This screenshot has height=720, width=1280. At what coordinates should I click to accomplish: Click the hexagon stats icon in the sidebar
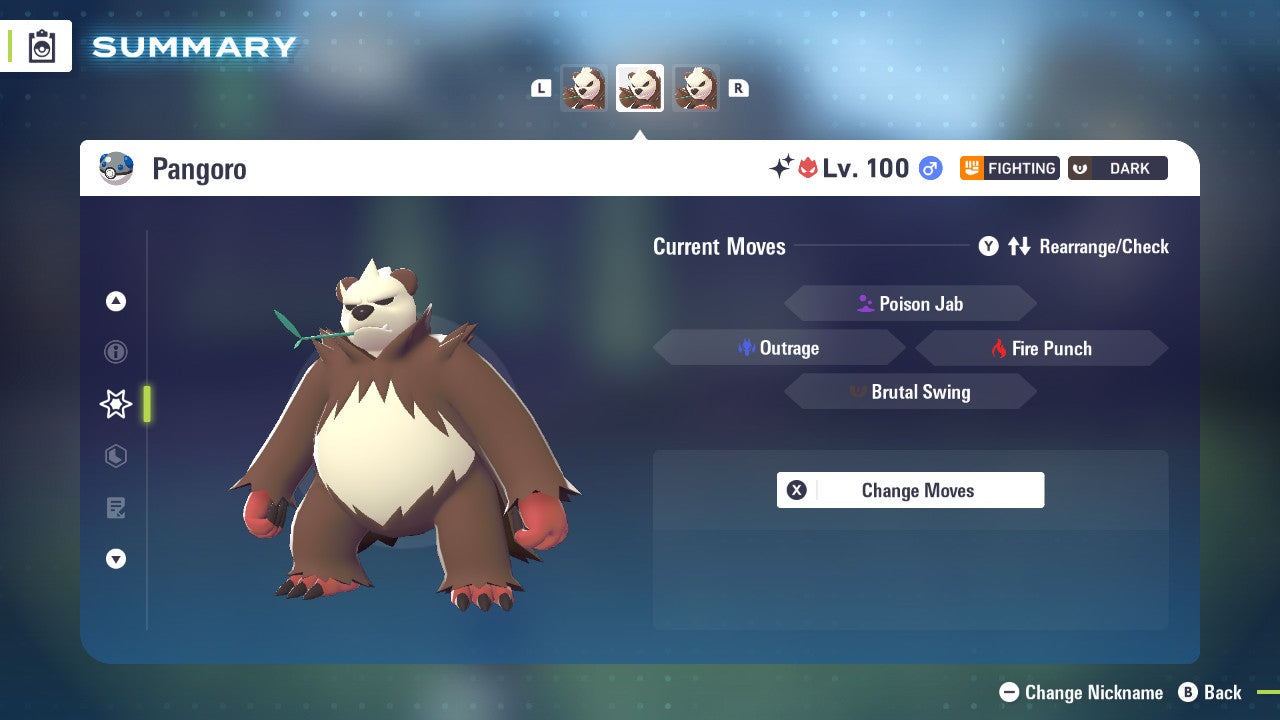[115, 456]
